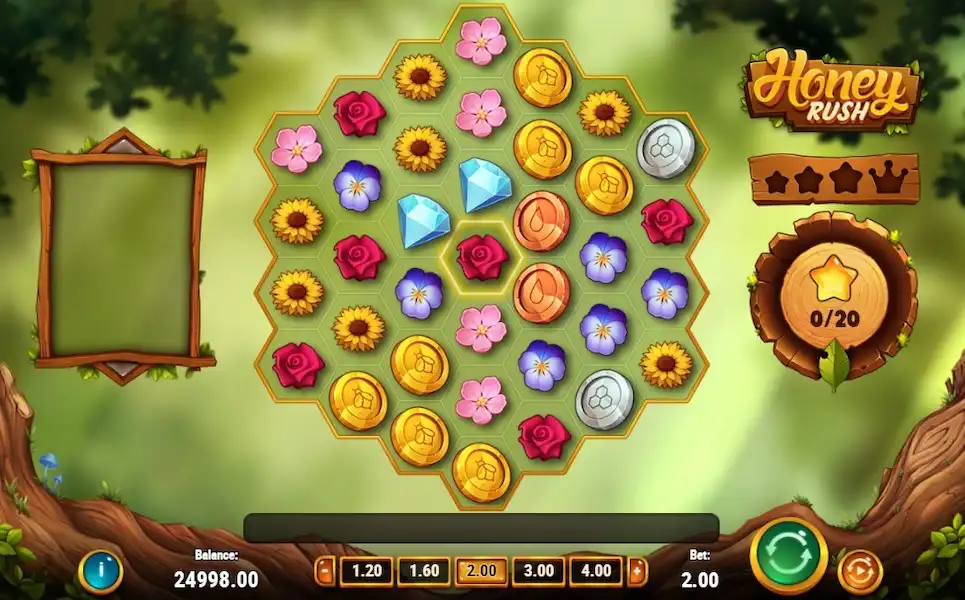Screen dimensions: 965x600
Task: Pick the 4.00 bet option
Action: point(596,571)
